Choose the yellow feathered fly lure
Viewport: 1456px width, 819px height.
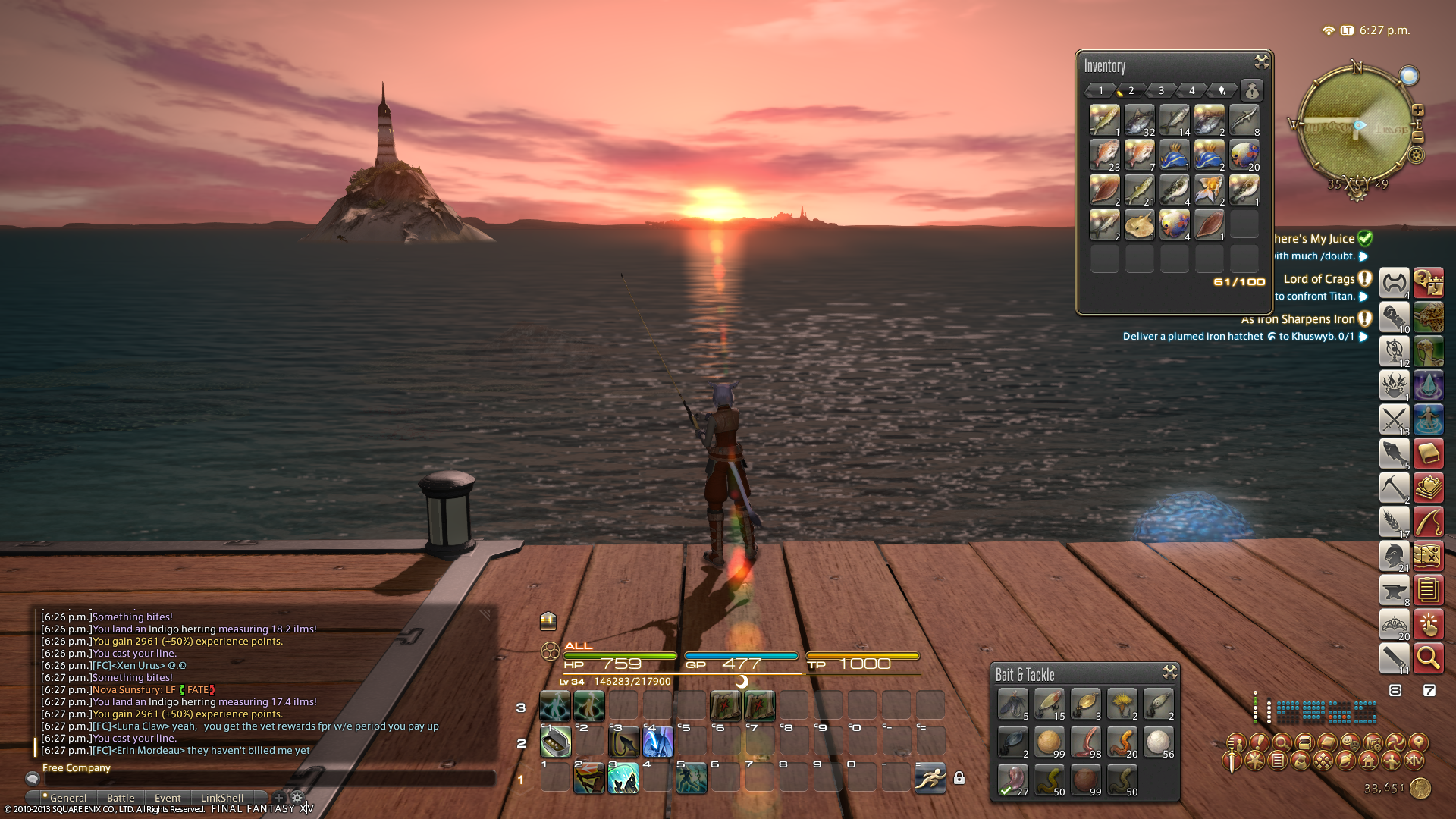point(1122,704)
